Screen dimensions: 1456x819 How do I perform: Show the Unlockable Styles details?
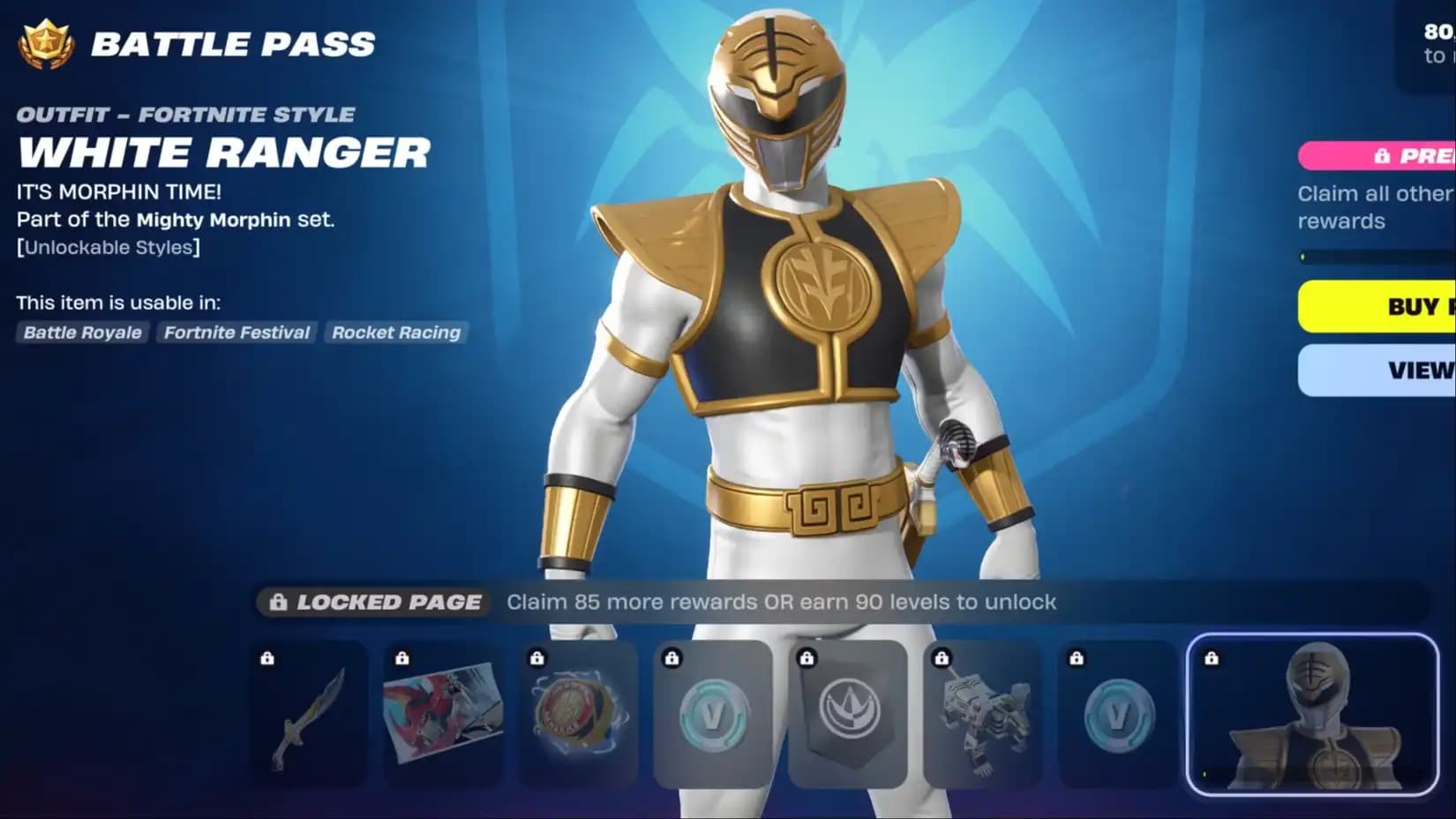[x=109, y=247]
